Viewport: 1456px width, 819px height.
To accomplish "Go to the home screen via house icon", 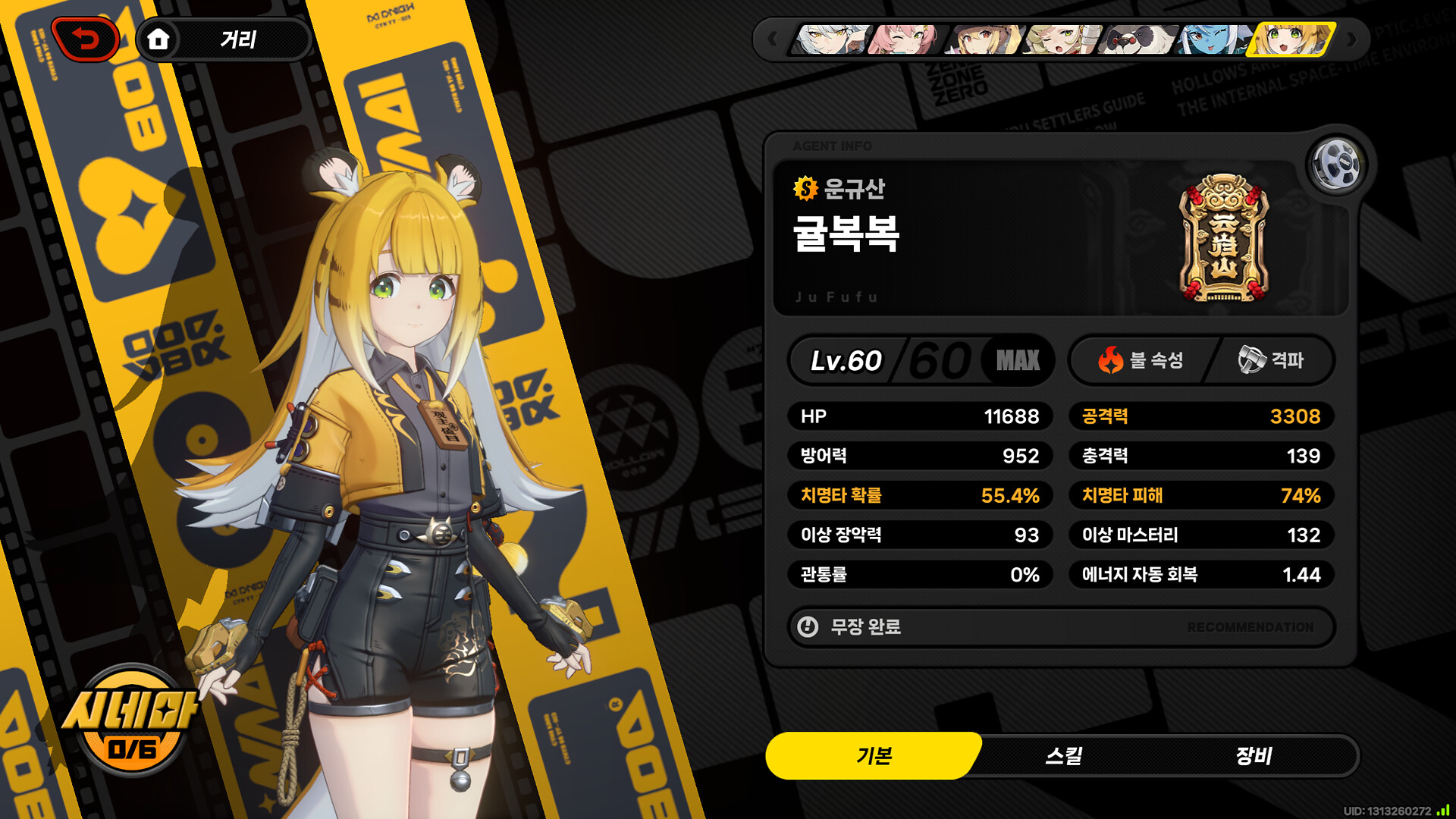I will tap(158, 39).
